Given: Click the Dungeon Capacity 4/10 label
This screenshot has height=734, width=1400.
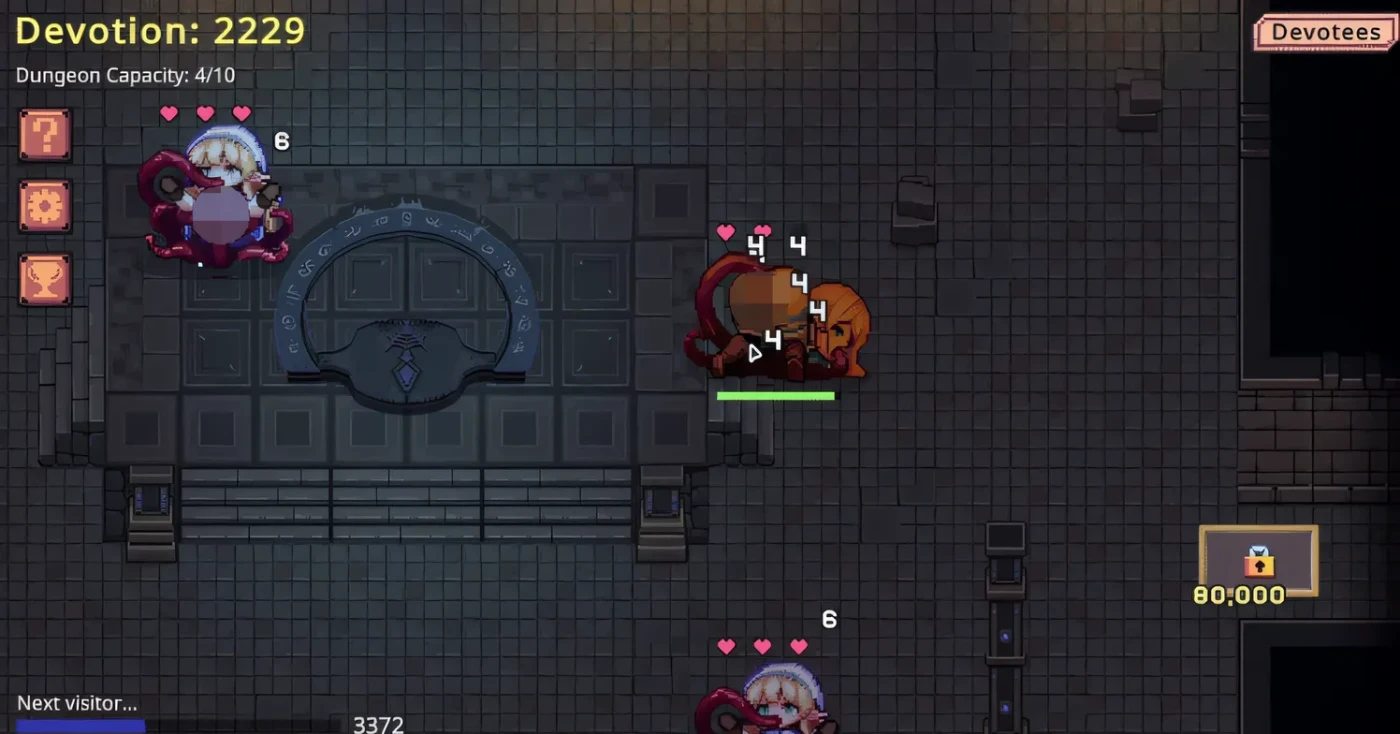Looking at the screenshot, I should click(126, 75).
